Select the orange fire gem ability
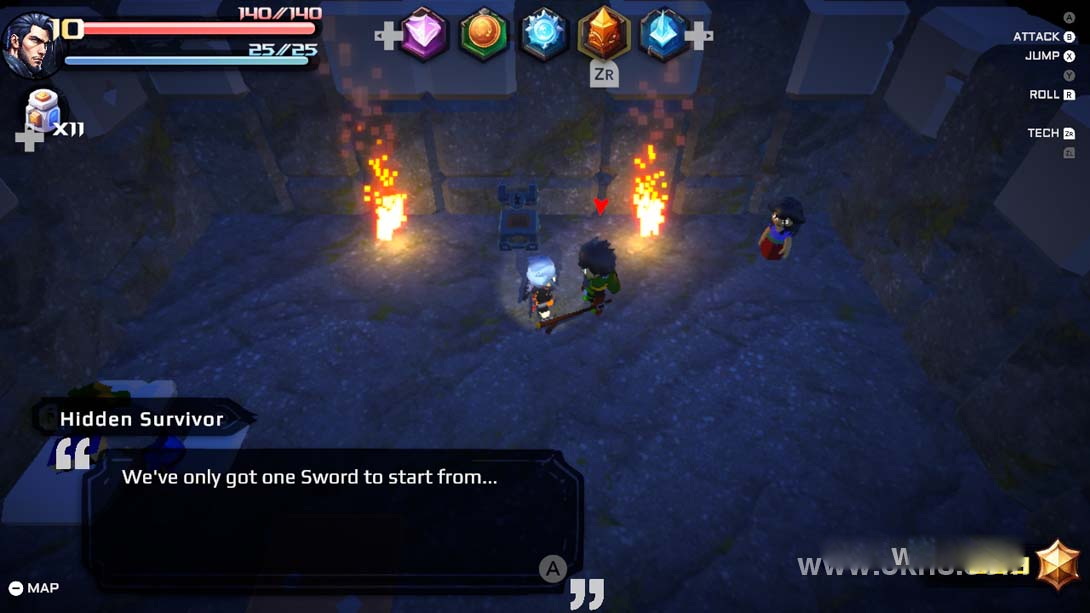Viewport: 1090px width, 613px height. (604, 35)
